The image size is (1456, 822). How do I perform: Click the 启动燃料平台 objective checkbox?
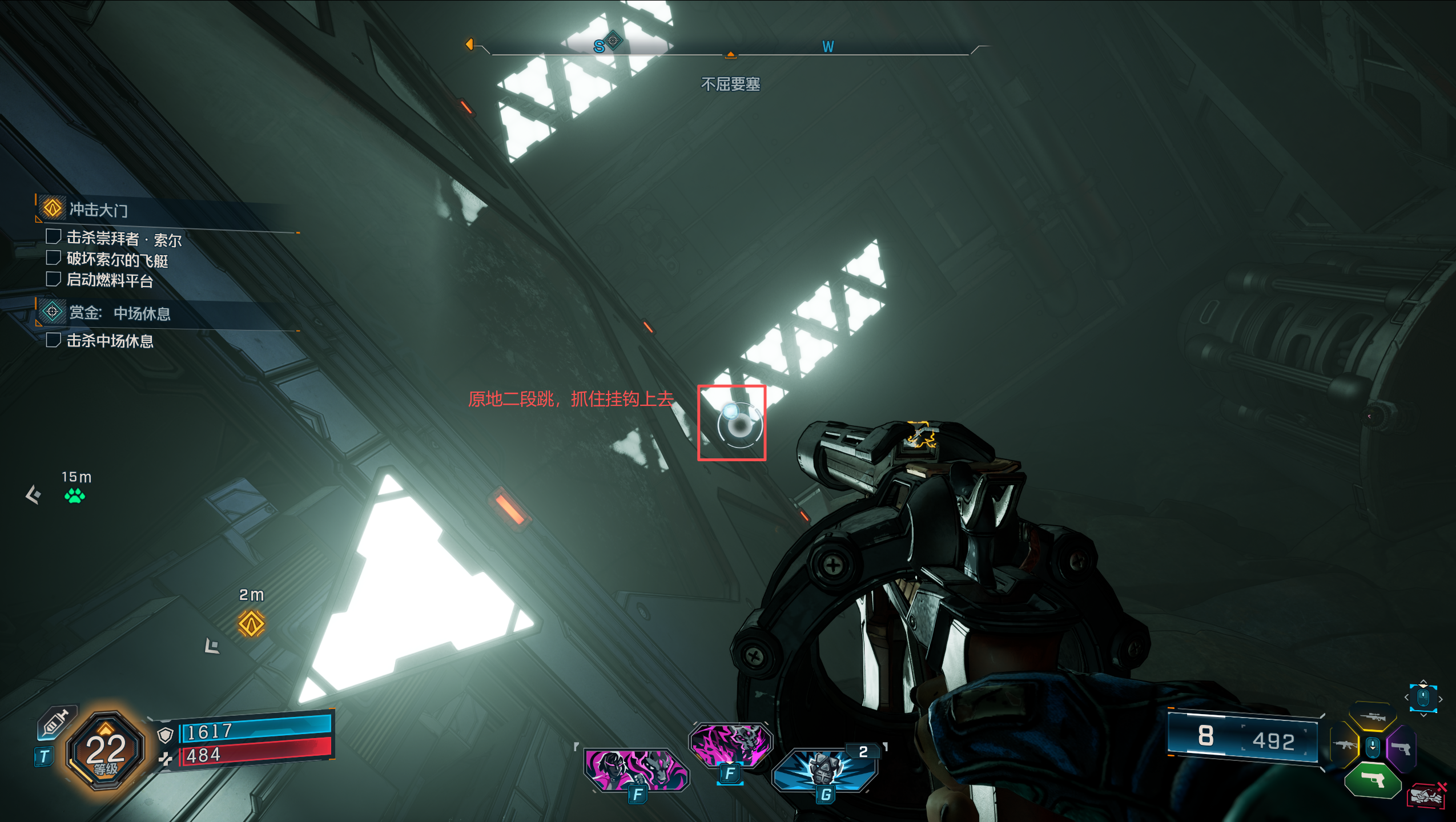pos(53,279)
